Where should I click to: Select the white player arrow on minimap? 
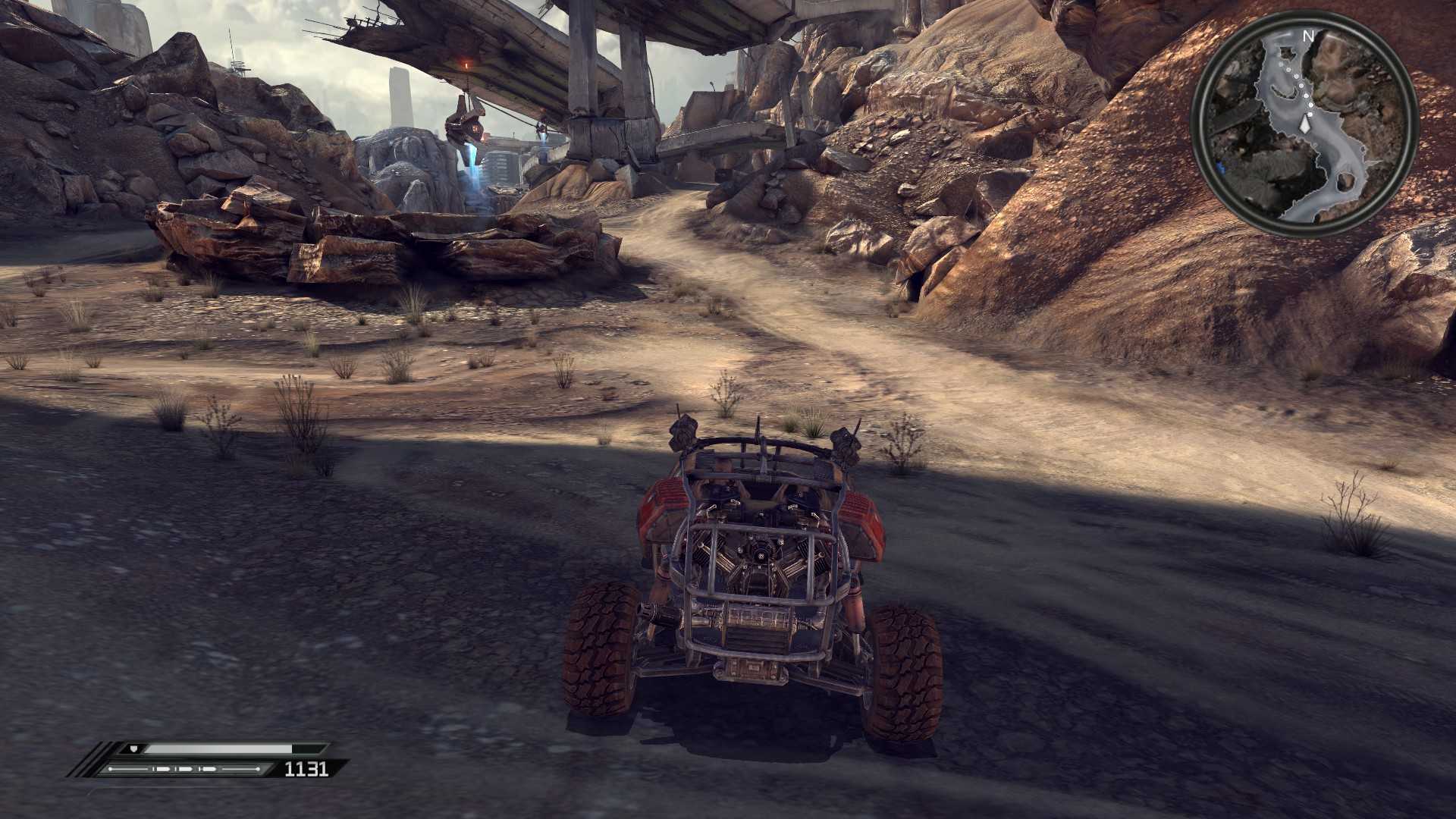click(x=1304, y=123)
